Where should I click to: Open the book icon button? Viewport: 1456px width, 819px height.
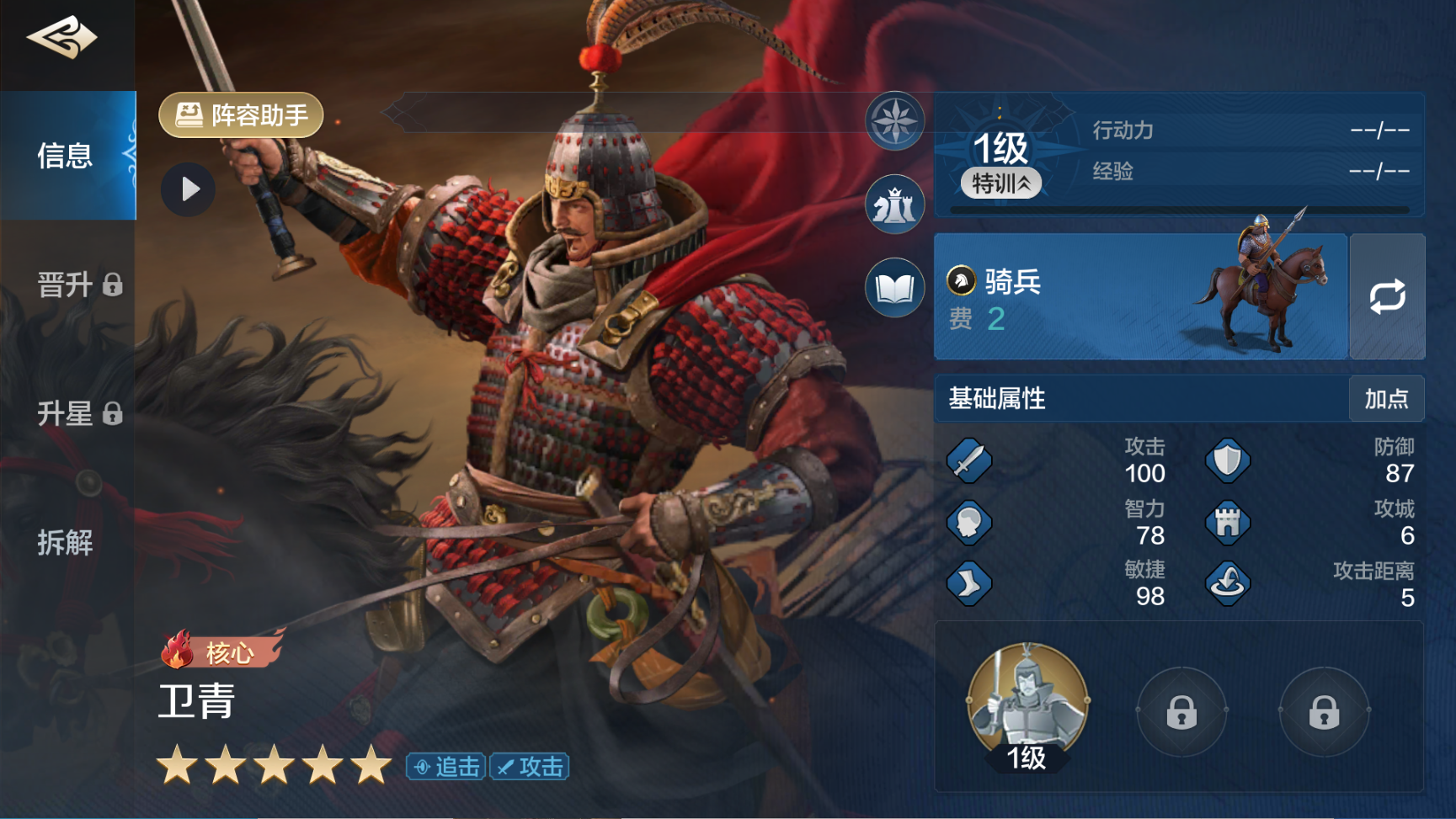tap(894, 288)
